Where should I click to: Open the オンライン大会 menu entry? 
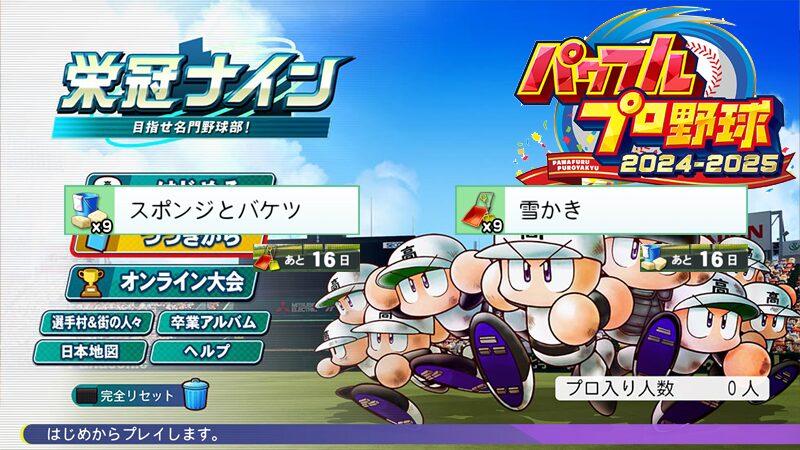click(170, 282)
